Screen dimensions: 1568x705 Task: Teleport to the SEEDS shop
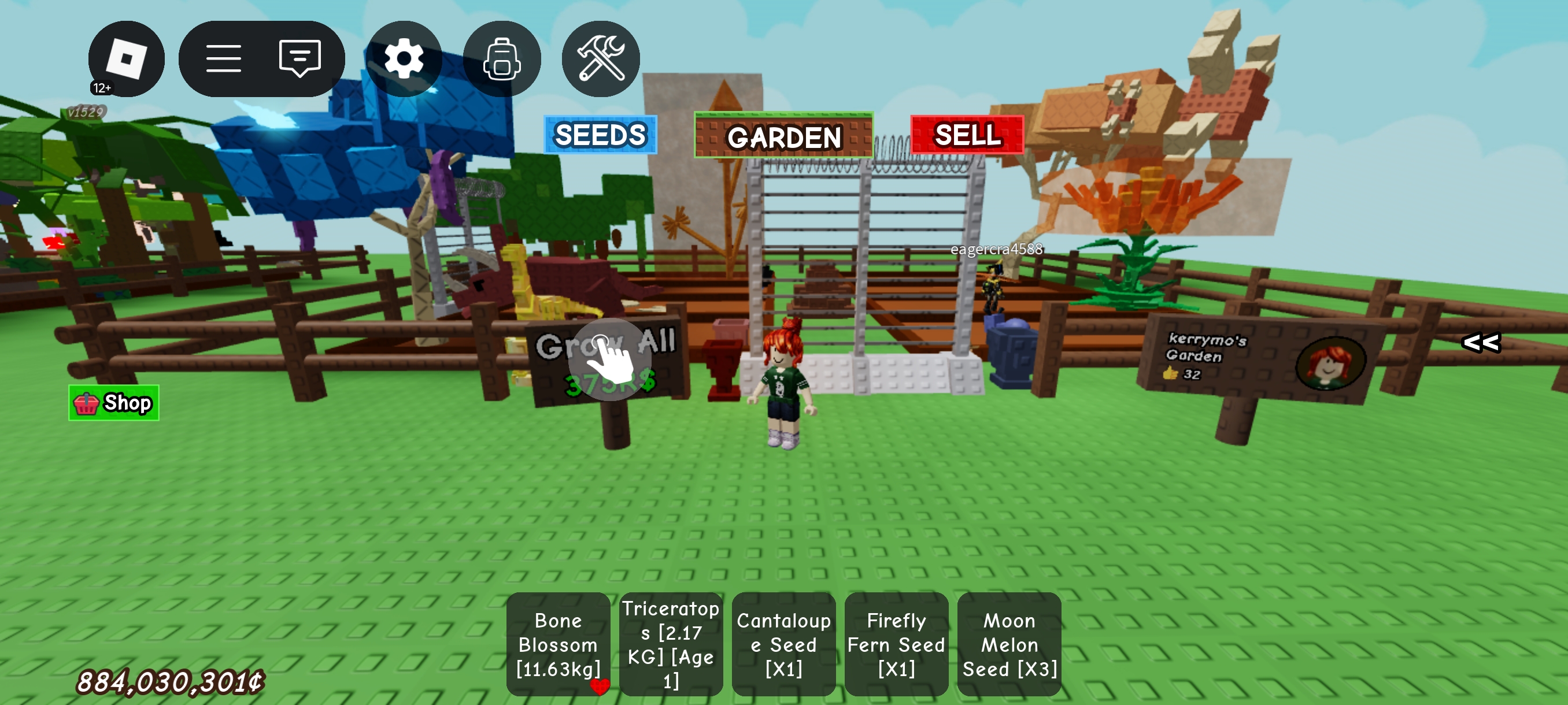click(x=600, y=135)
